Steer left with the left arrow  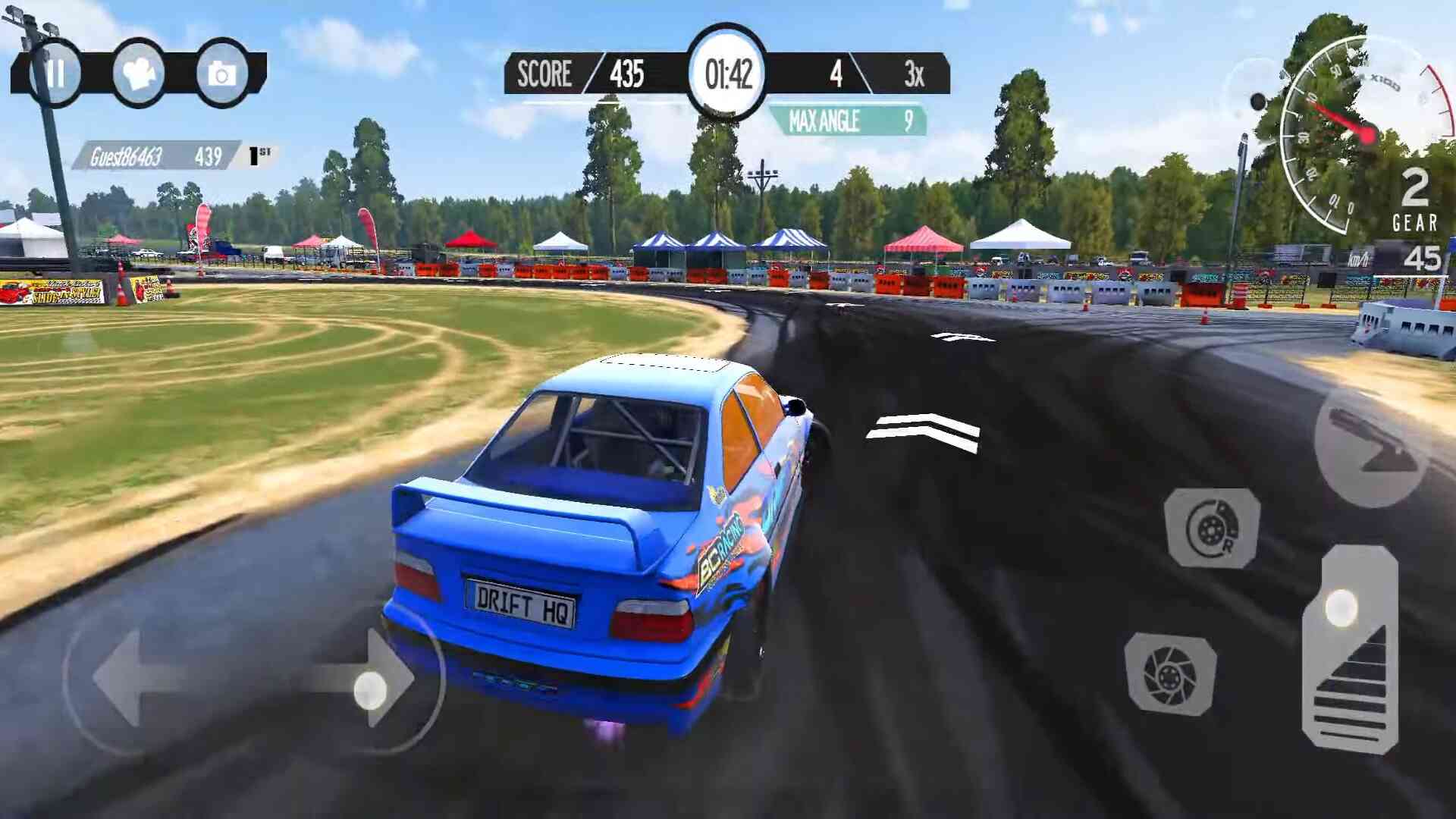(x=136, y=677)
